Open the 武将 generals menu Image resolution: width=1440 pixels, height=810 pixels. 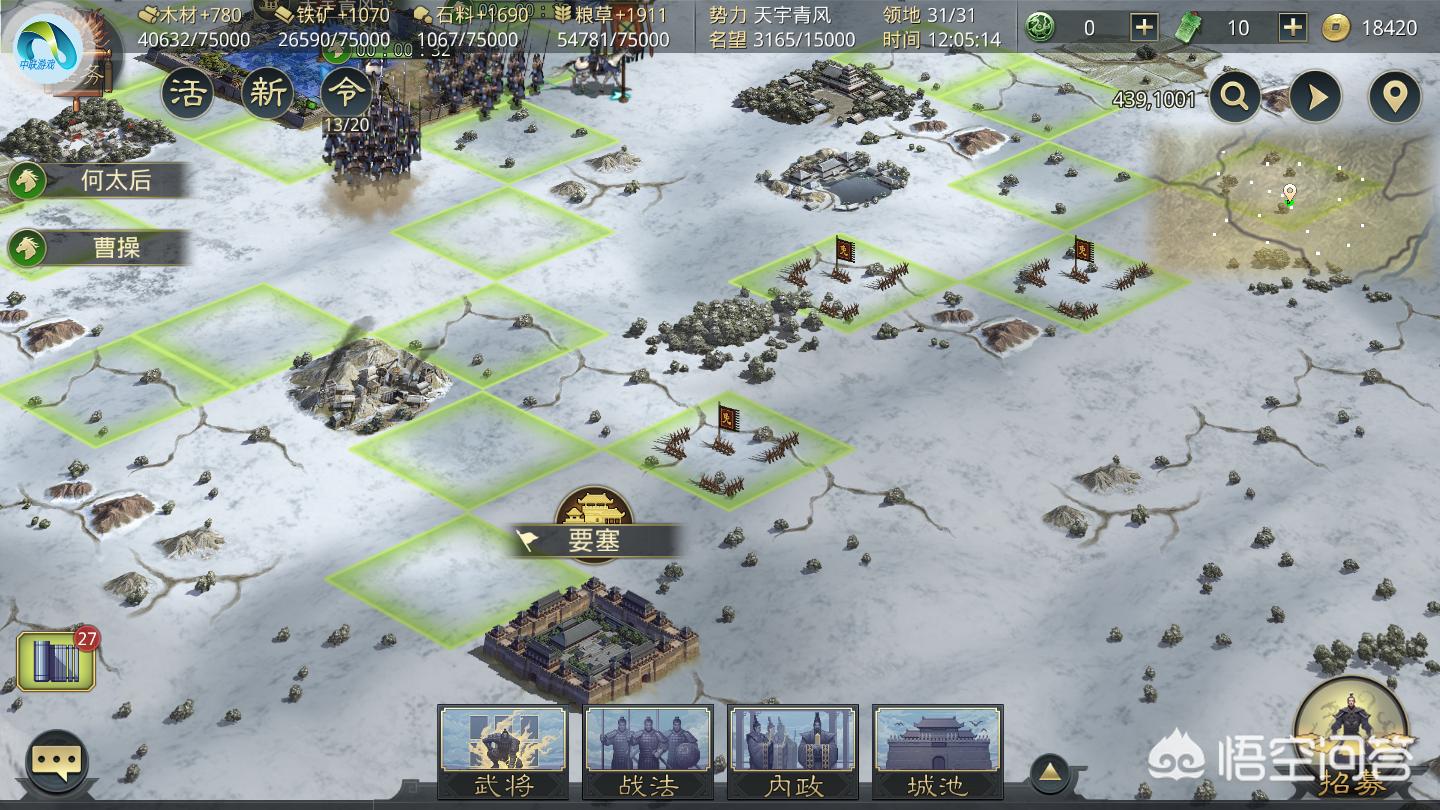point(503,751)
